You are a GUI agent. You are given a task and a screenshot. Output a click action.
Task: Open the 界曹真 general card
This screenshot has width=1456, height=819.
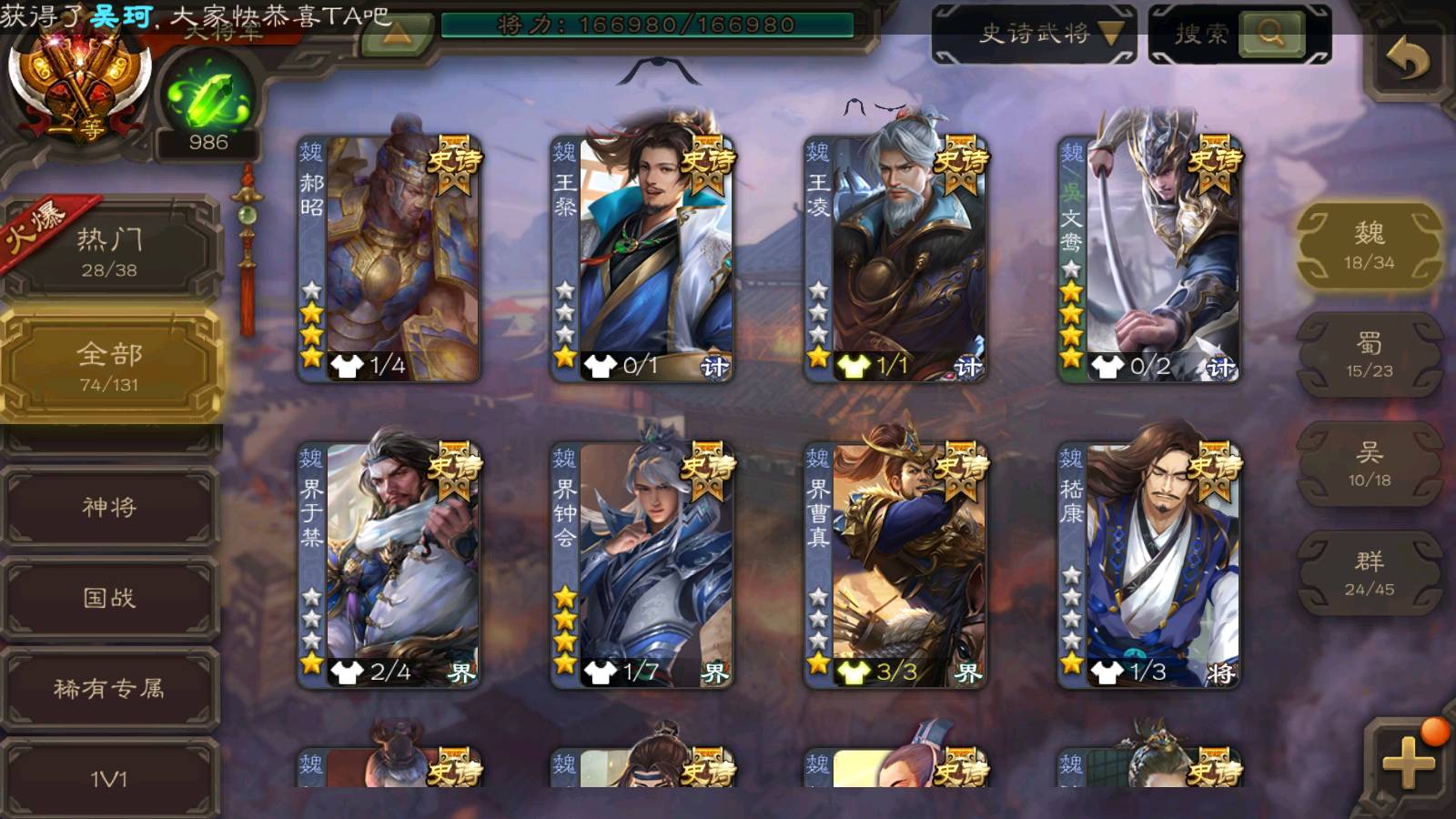pos(896,565)
